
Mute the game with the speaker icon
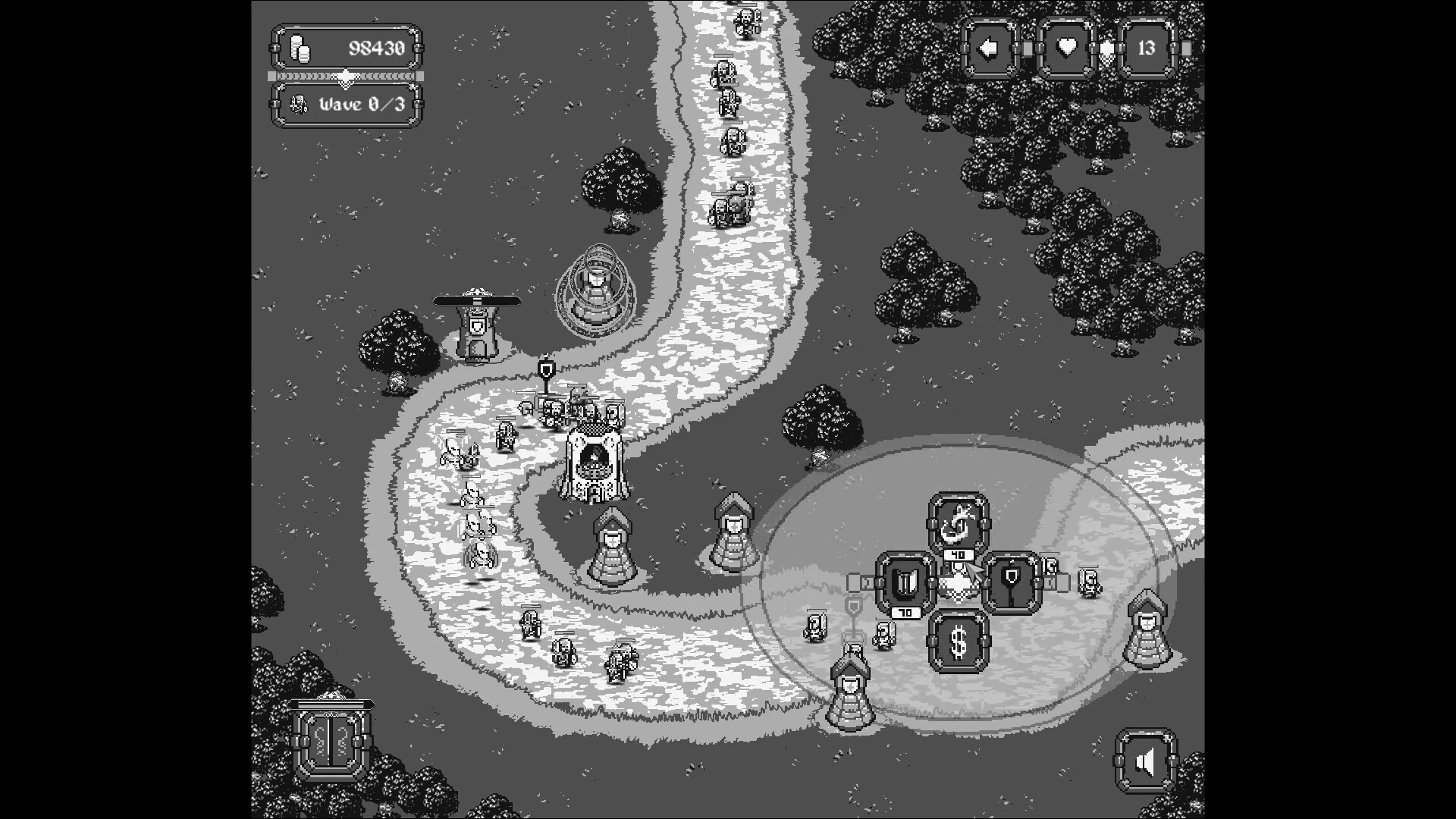[1145, 762]
